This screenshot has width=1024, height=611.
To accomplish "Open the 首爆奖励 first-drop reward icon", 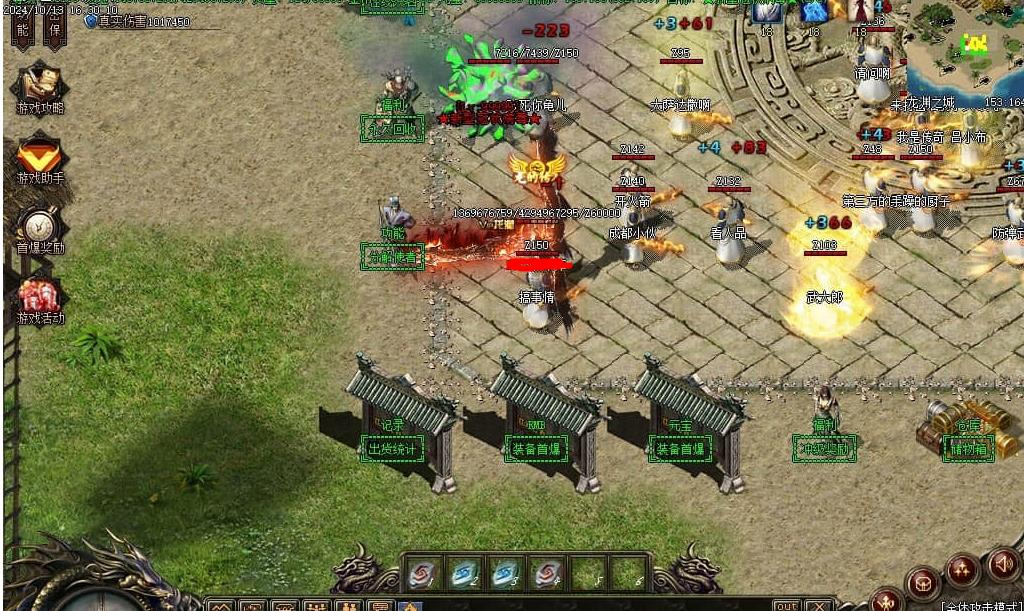I will pyautogui.click(x=40, y=225).
